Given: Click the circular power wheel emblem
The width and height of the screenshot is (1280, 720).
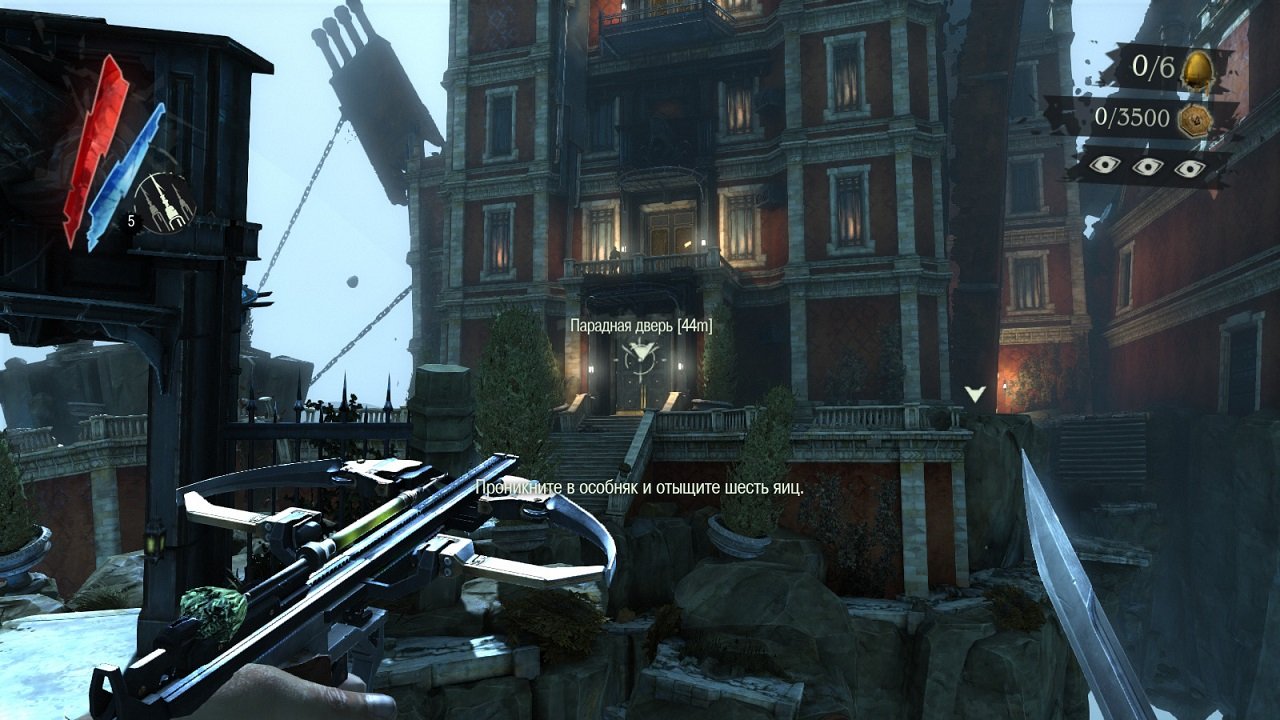Looking at the screenshot, I should tap(168, 205).
